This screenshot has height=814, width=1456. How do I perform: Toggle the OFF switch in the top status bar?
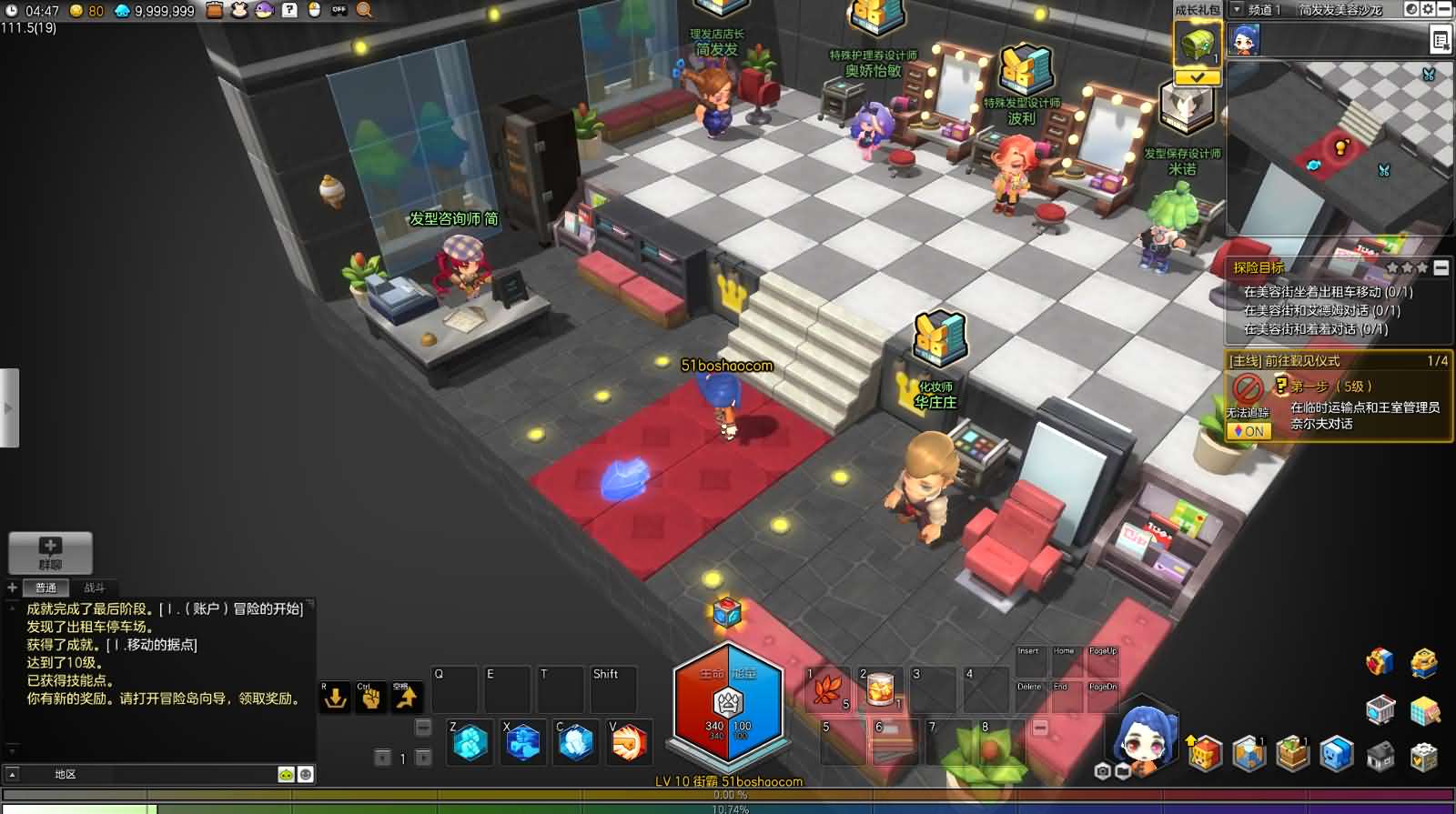point(340,11)
